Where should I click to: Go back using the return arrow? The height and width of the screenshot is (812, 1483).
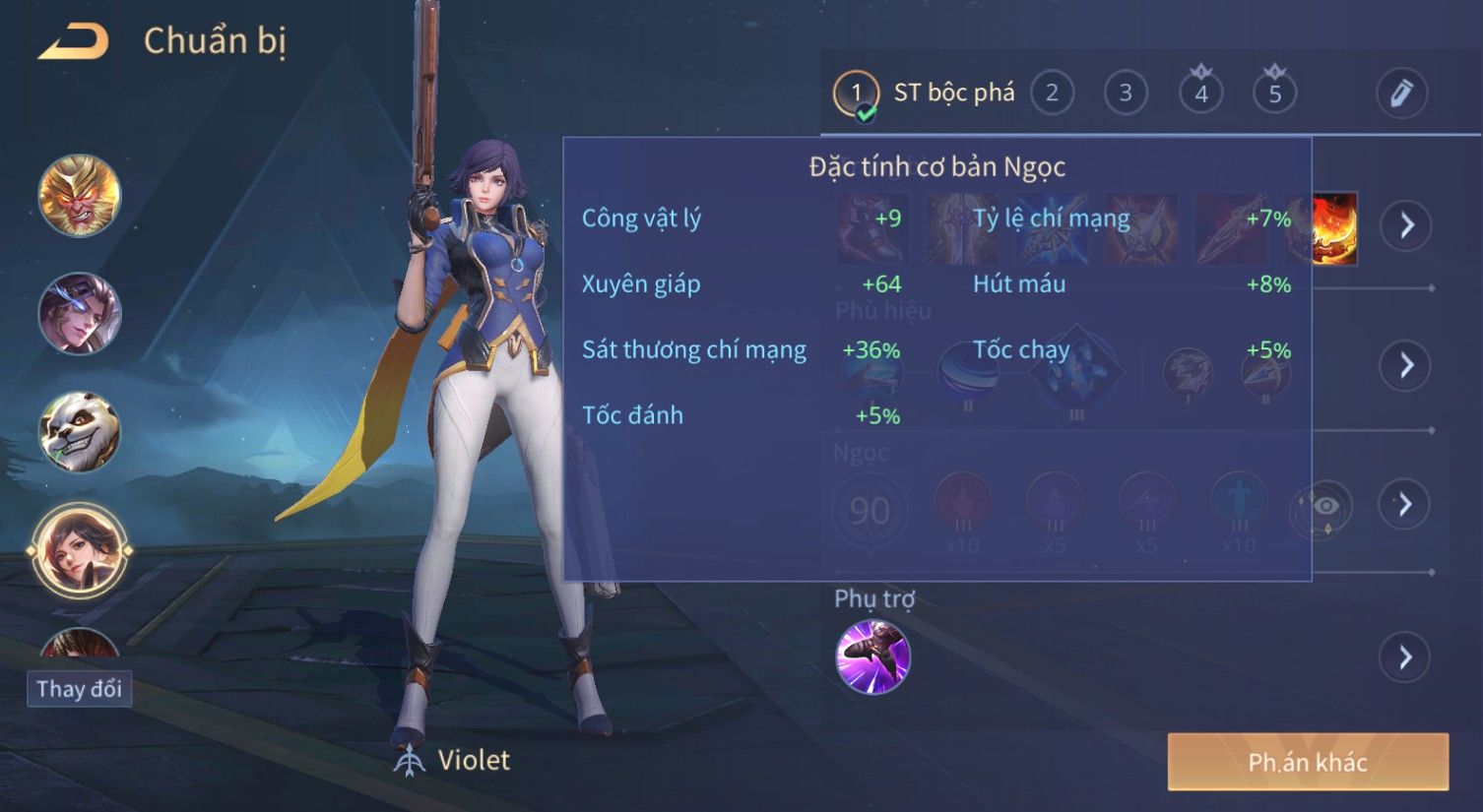pos(74,42)
